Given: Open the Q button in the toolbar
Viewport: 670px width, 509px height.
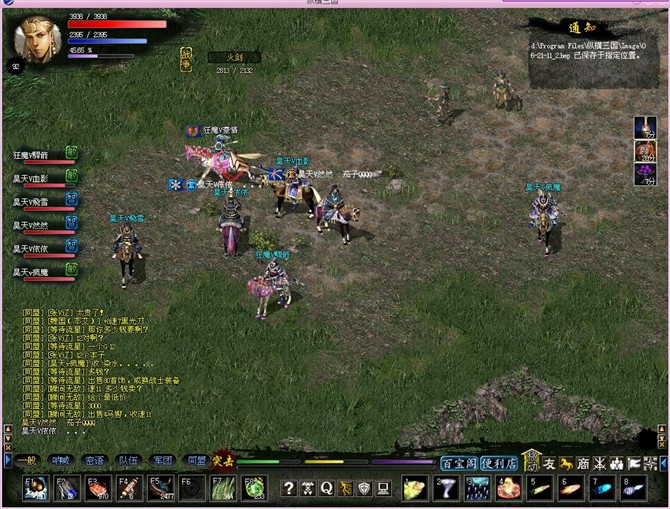Looking at the screenshot, I should click(x=326, y=488).
